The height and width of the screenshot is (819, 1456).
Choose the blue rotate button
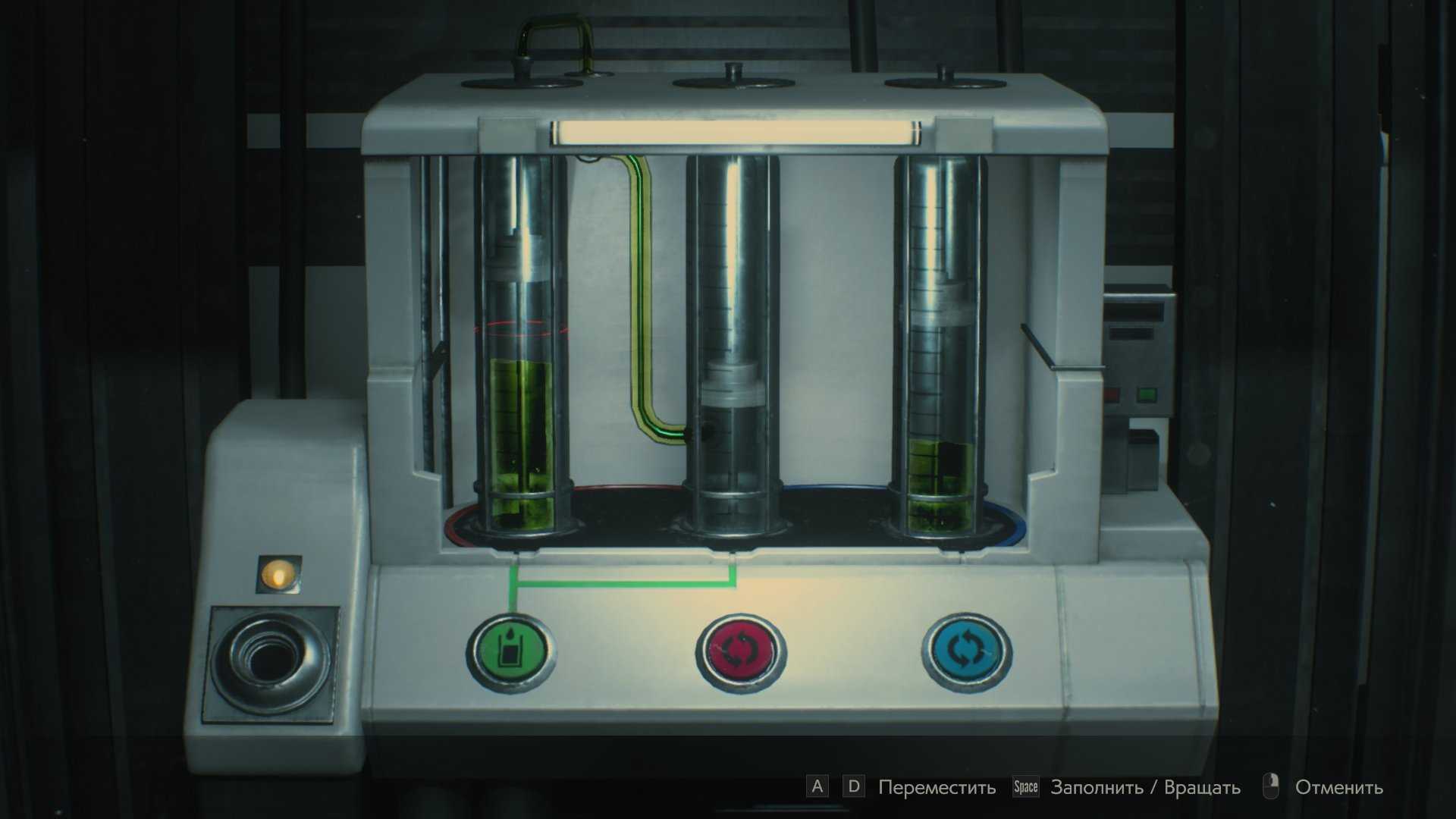pyautogui.click(x=966, y=651)
